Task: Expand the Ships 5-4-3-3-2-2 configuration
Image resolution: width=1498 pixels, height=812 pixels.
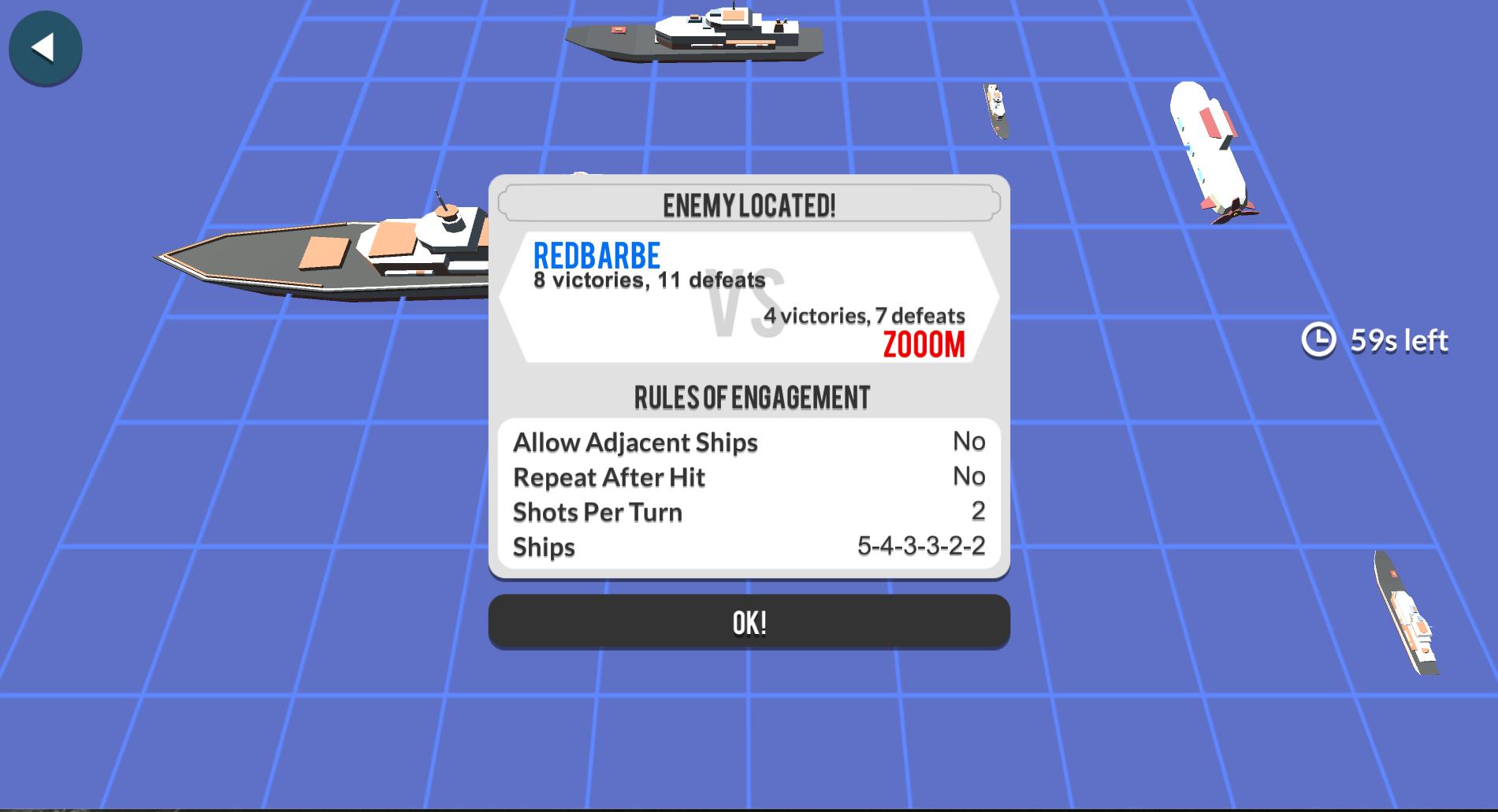Action: point(920,547)
